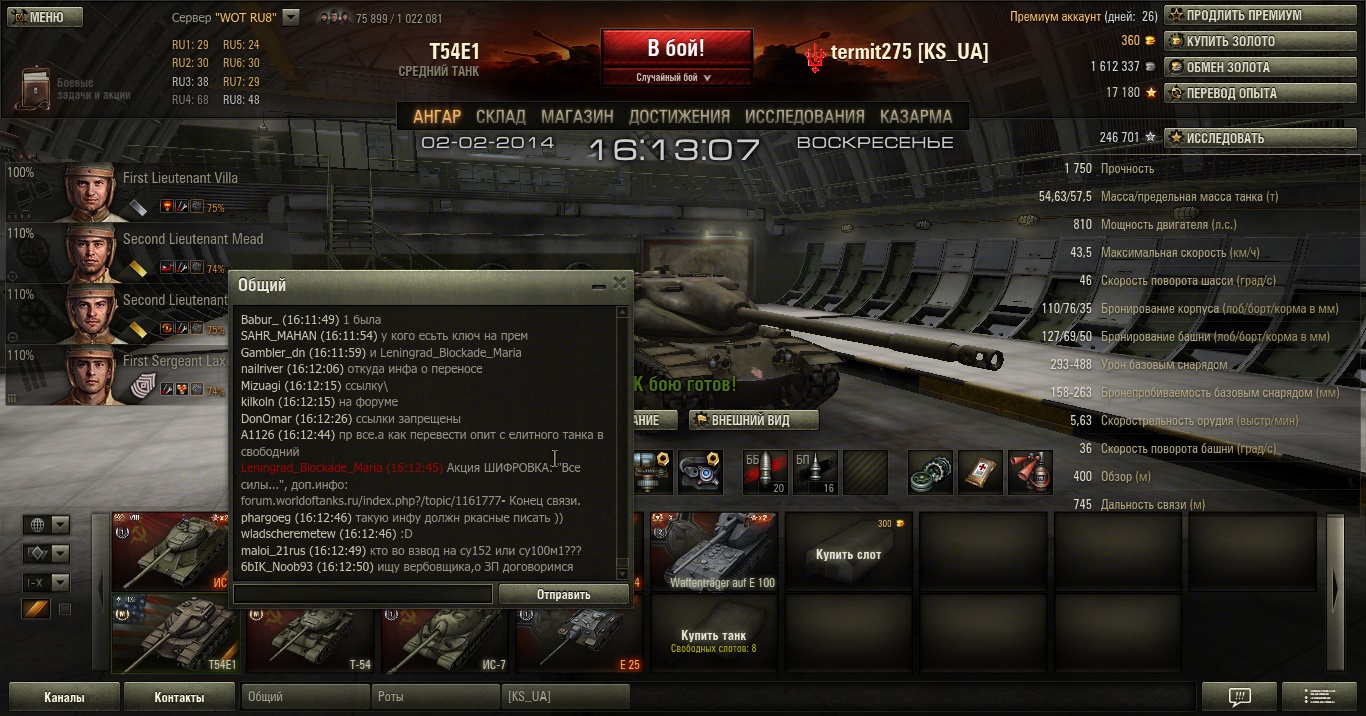The height and width of the screenshot is (716, 1366).
Task: Open the КАЗАРМА tab
Action: pos(916,116)
